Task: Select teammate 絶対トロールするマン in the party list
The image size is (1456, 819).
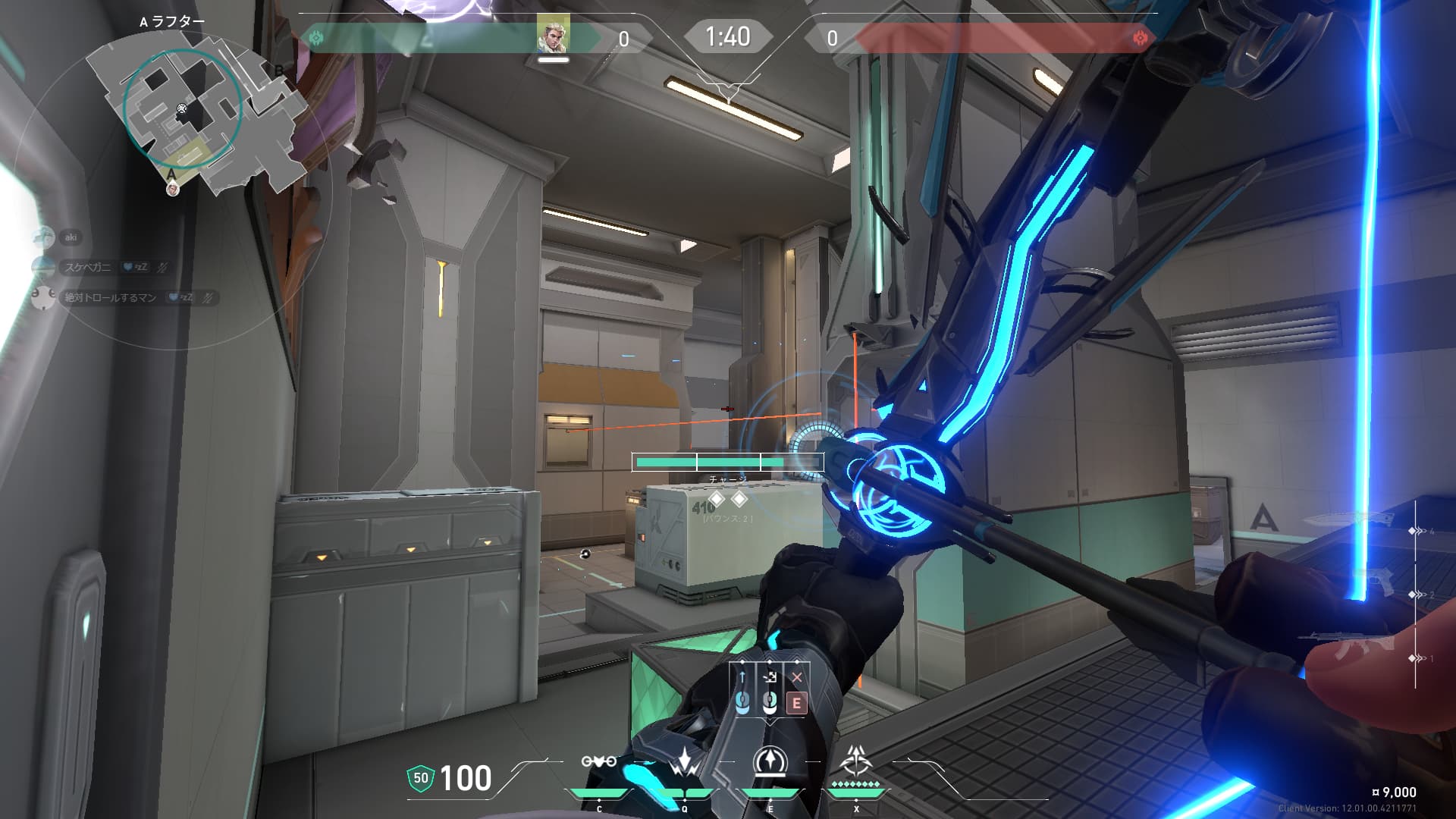Action: (110, 297)
